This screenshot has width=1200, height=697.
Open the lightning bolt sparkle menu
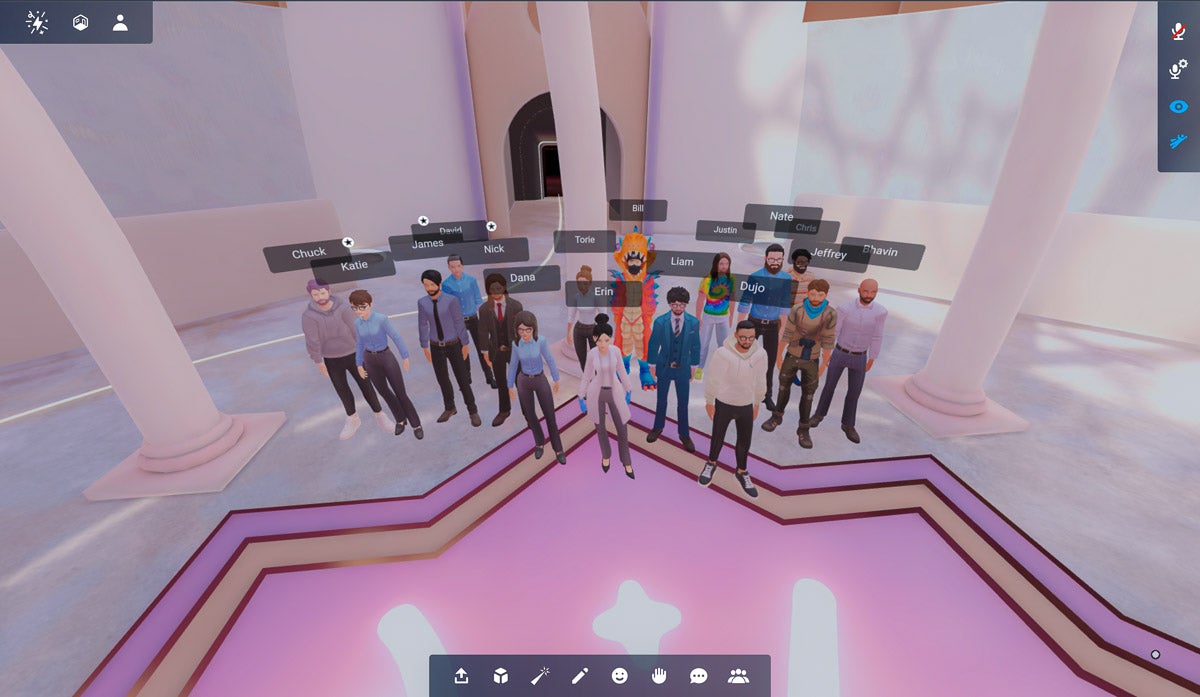(x=37, y=22)
